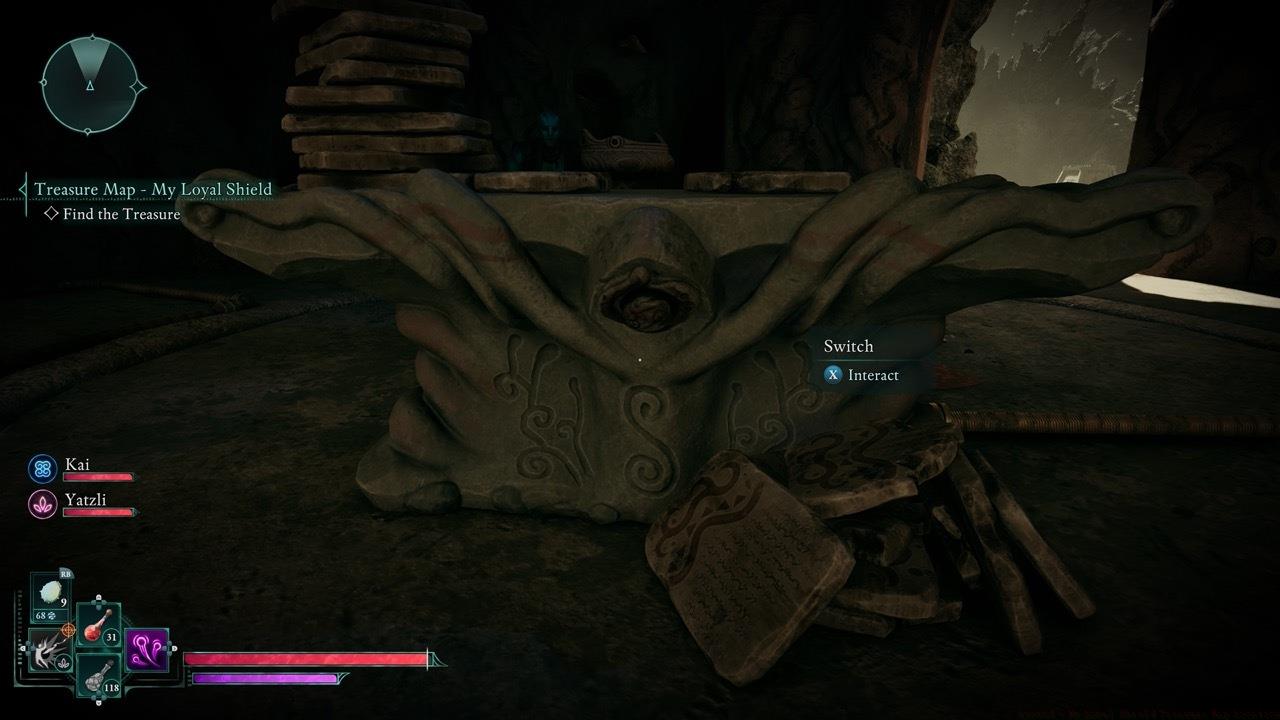The width and height of the screenshot is (1280, 720).
Task: Select the companion attack ability icon
Action: tap(47, 652)
